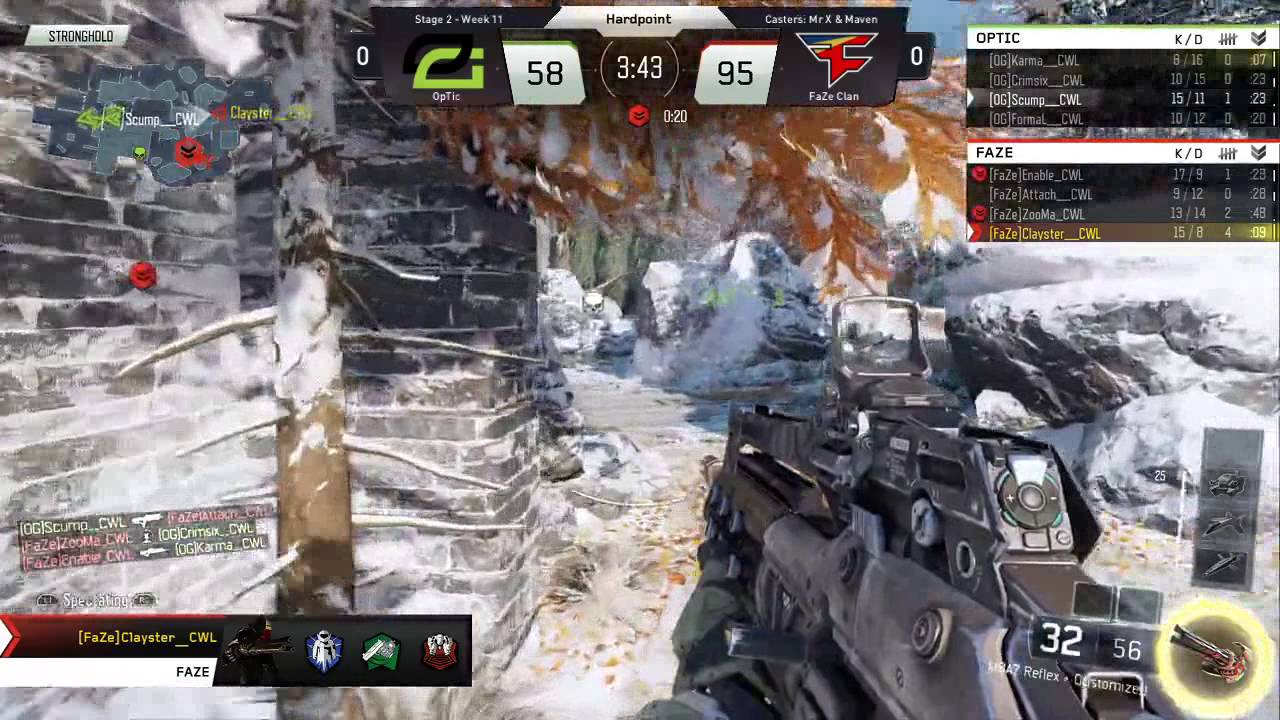Select the red perk icon

[x=439, y=652]
